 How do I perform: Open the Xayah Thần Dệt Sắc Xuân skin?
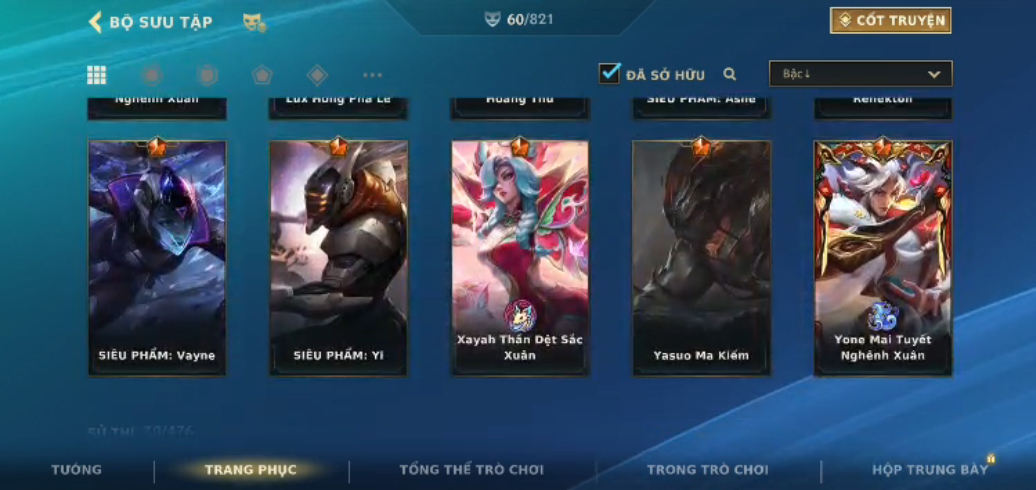click(520, 257)
